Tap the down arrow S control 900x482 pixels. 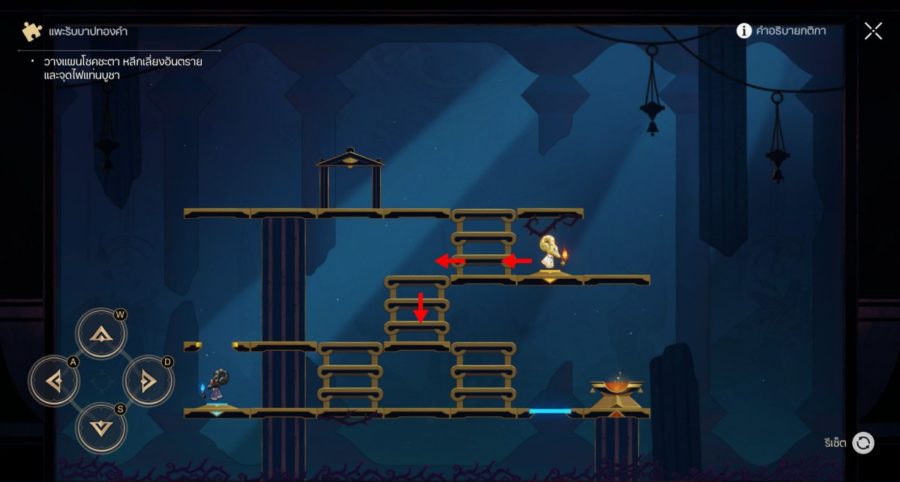click(x=101, y=427)
